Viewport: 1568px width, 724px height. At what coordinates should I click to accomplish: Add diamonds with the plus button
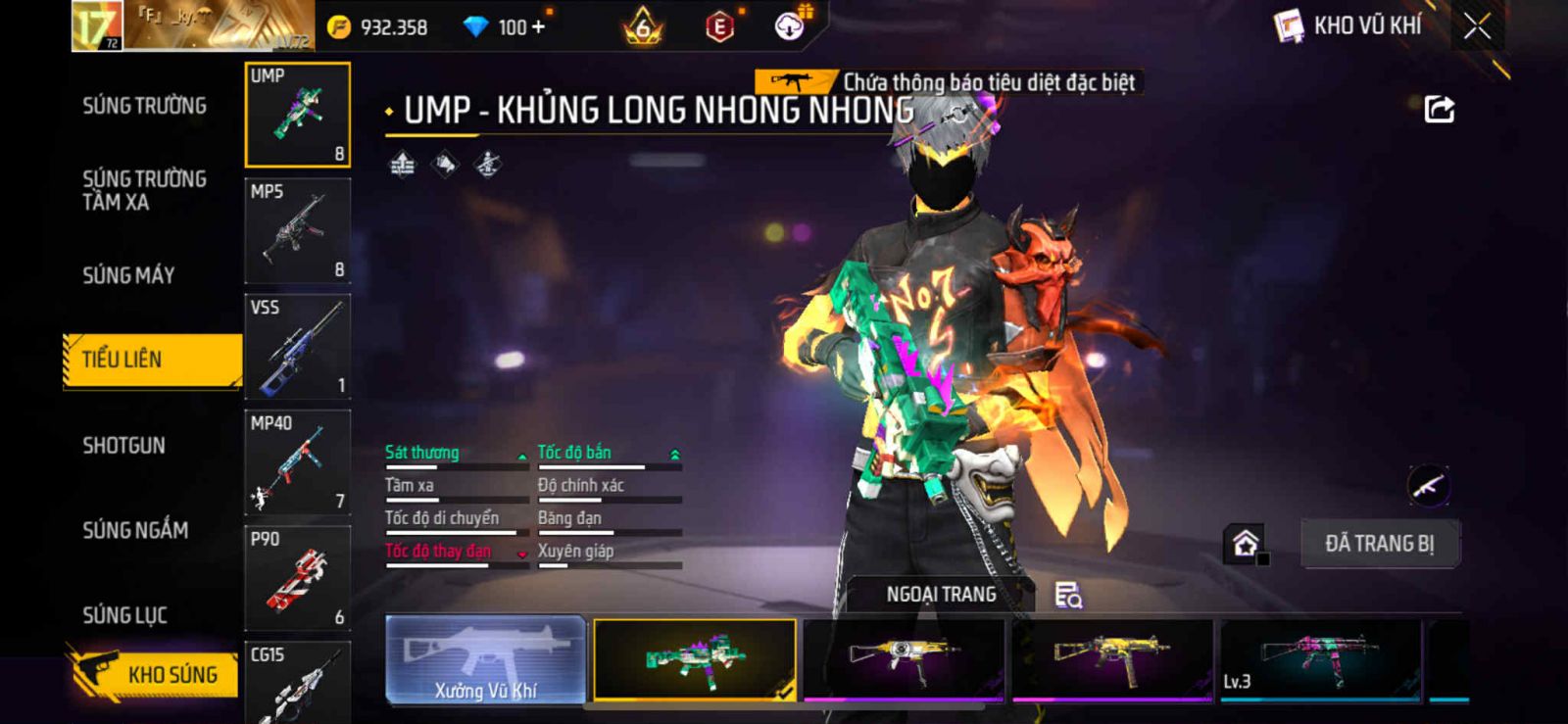(x=537, y=26)
